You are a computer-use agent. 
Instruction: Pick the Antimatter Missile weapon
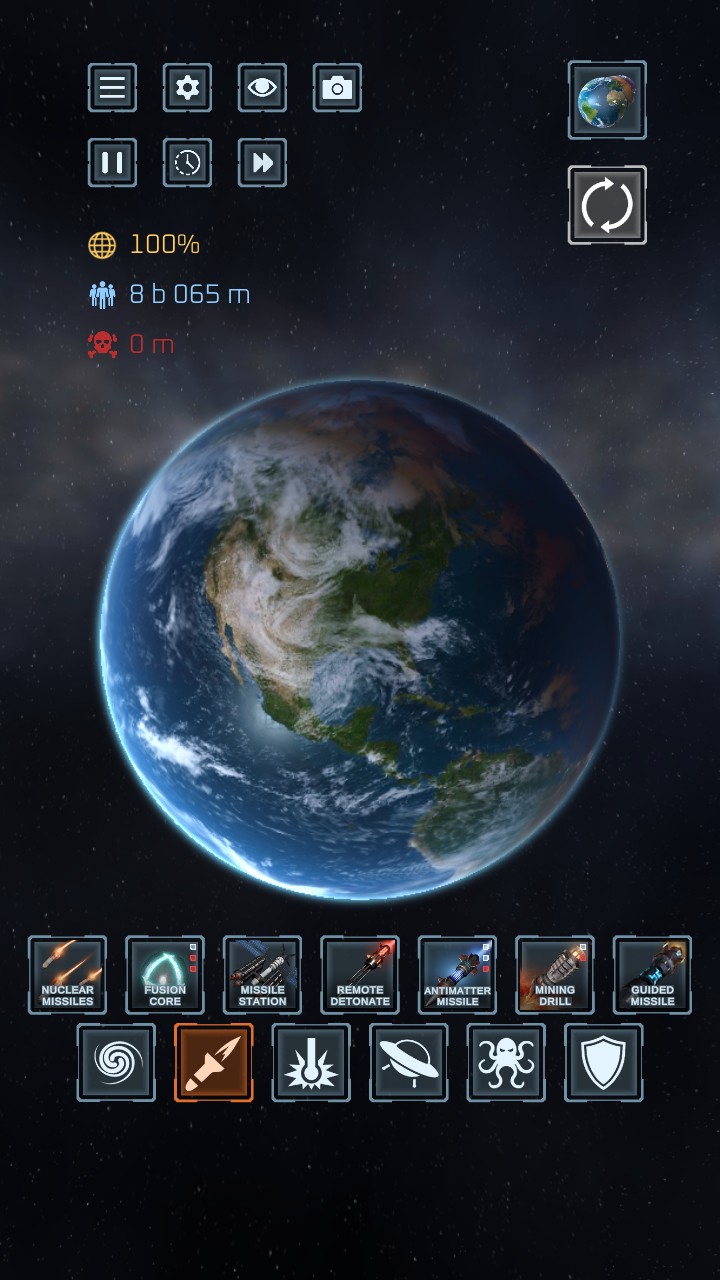click(x=457, y=975)
